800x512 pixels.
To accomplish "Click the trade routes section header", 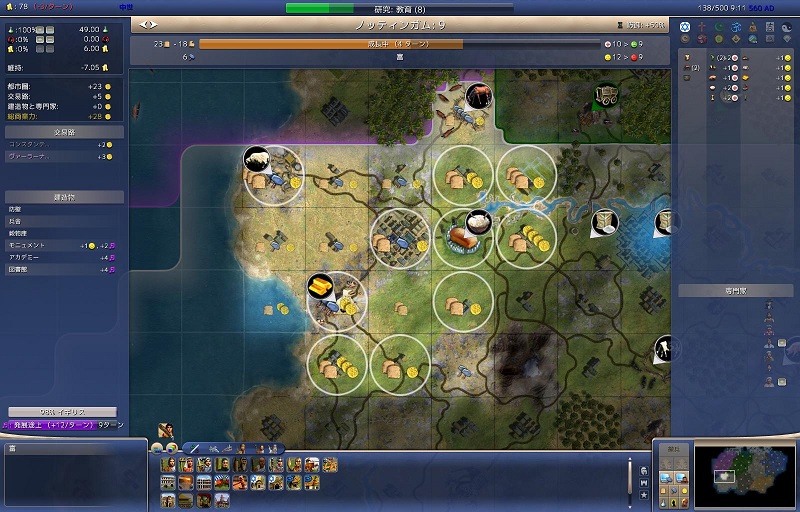I will pyautogui.click(x=62, y=131).
